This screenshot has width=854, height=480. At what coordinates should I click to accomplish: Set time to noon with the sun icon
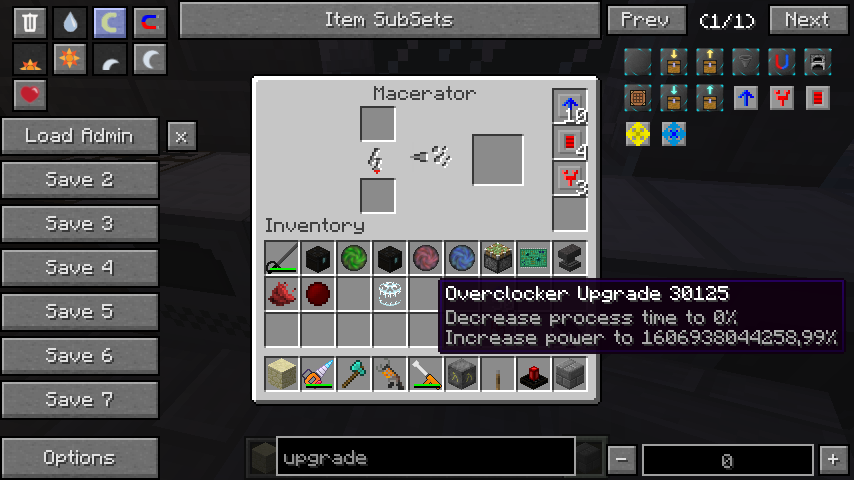[70, 60]
